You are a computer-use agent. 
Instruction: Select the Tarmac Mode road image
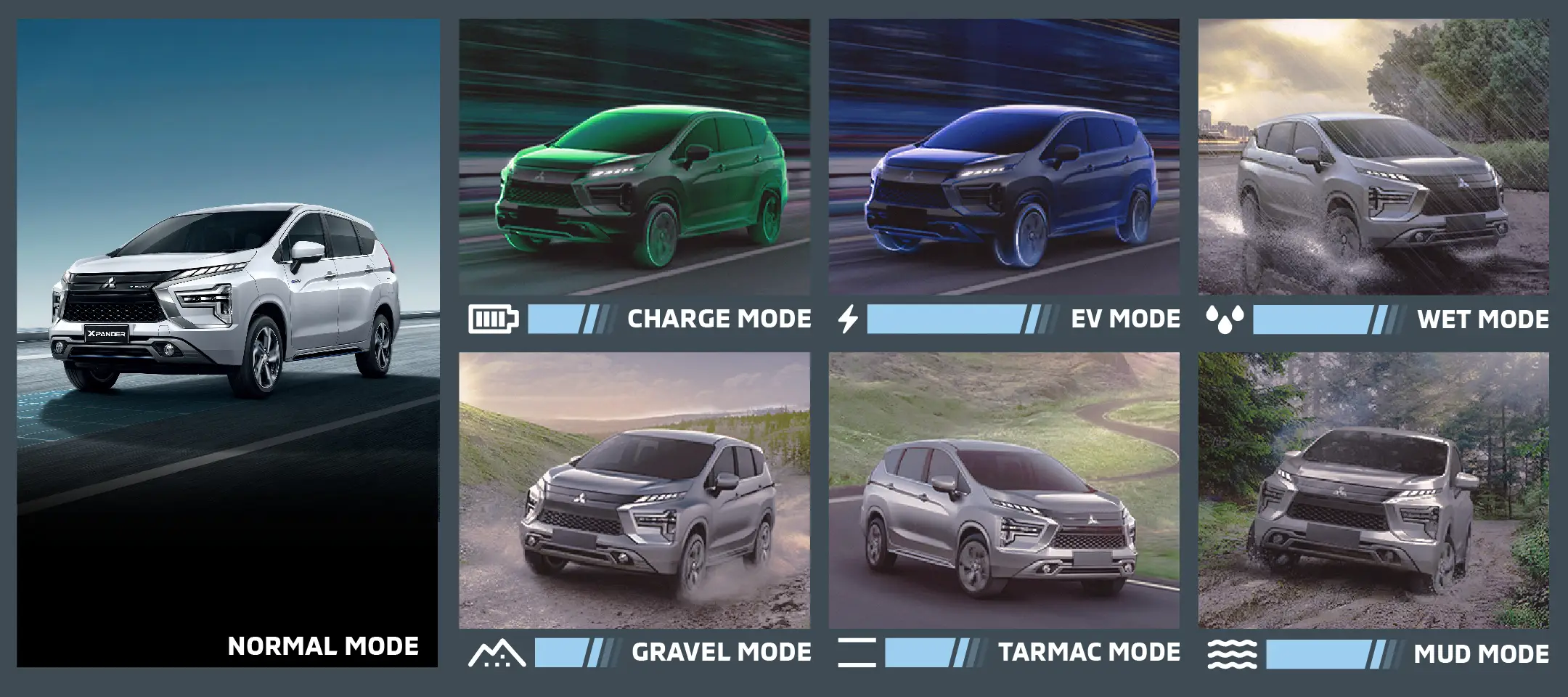pos(1004,491)
